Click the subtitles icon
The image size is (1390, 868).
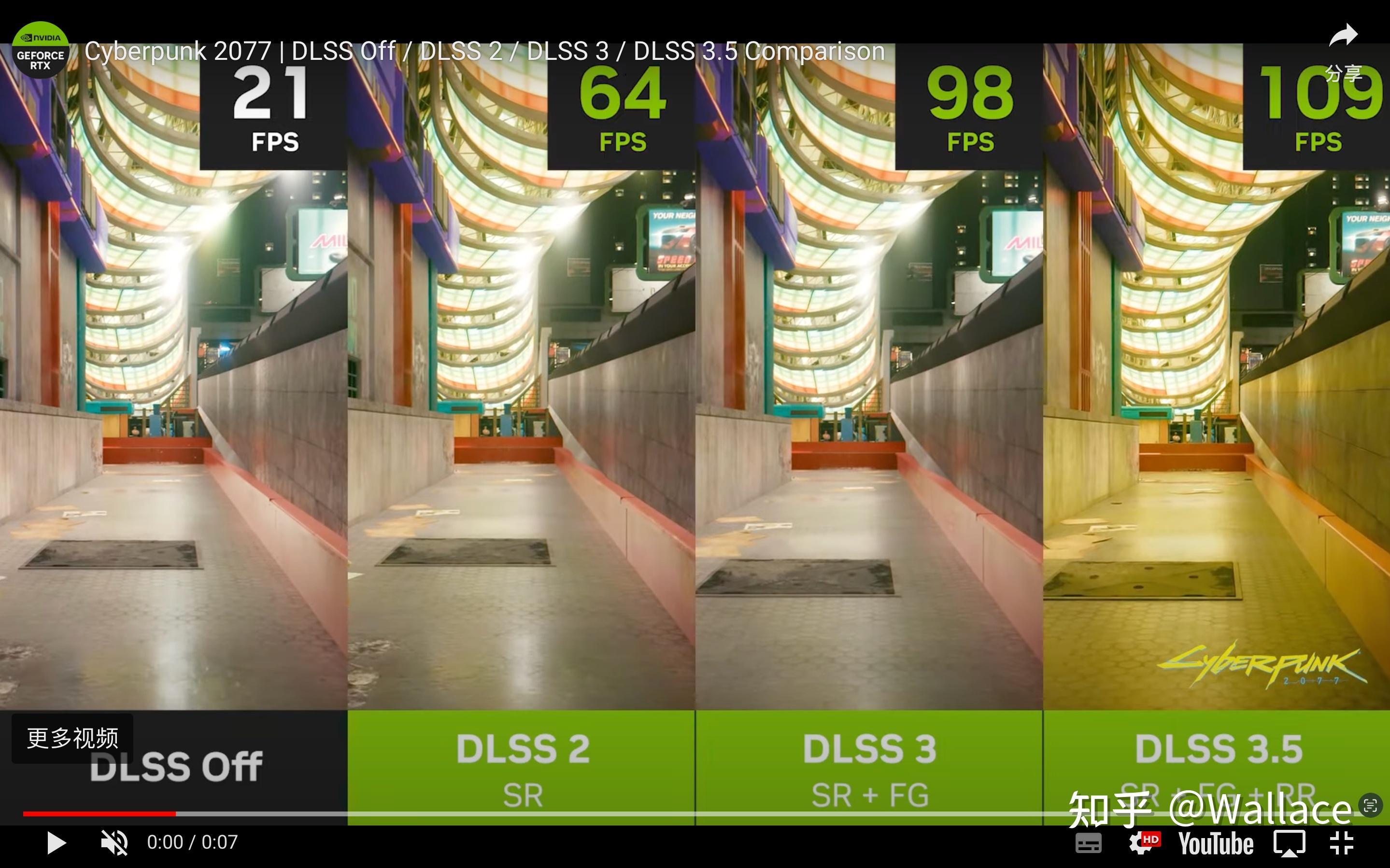click(x=1090, y=843)
